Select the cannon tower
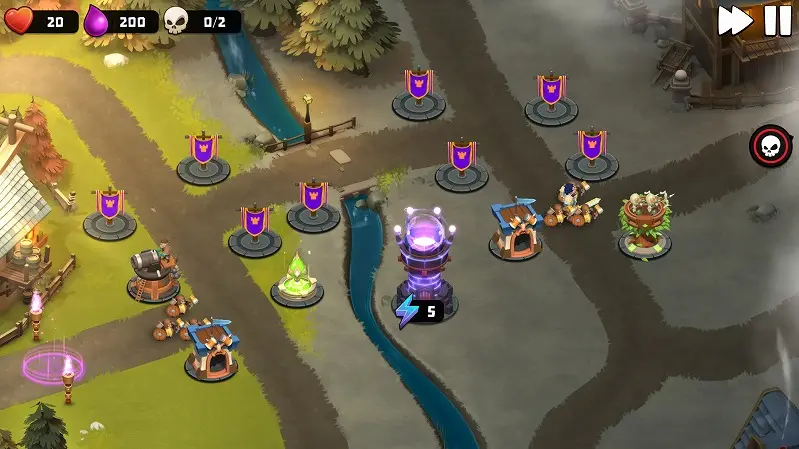Viewport: 799px width, 449px height. pos(153,271)
